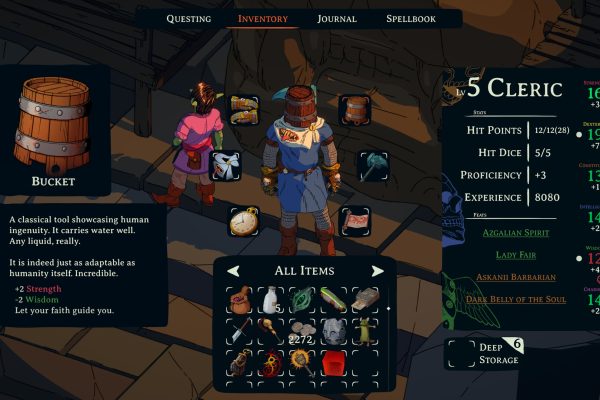Viewport: 600px width, 400px height.
Task: Select the stone mask inventory item
Action: coord(332,332)
